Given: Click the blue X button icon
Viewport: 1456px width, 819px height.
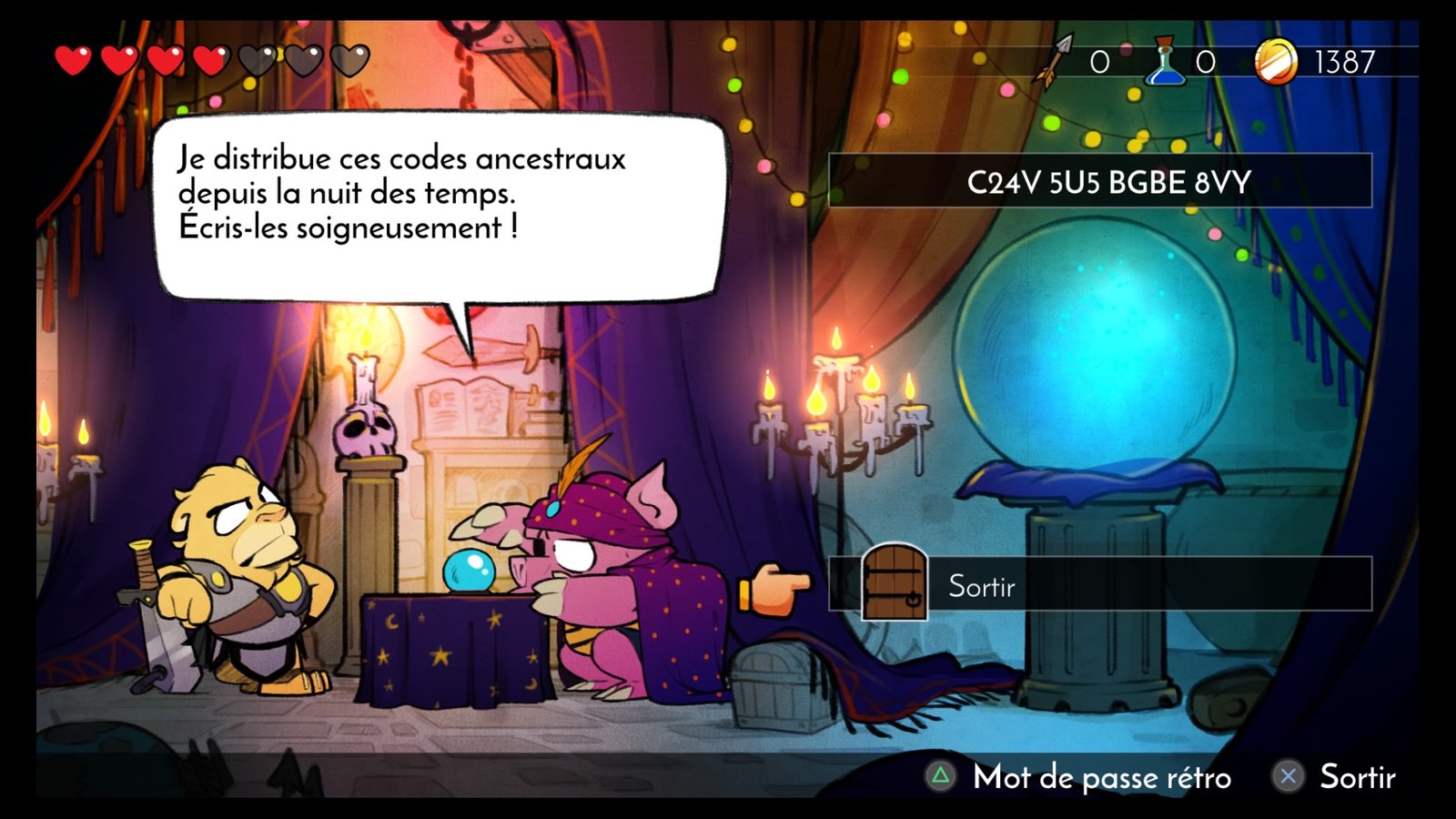Looking at the screenshot, I should [x=1288, y=778].
